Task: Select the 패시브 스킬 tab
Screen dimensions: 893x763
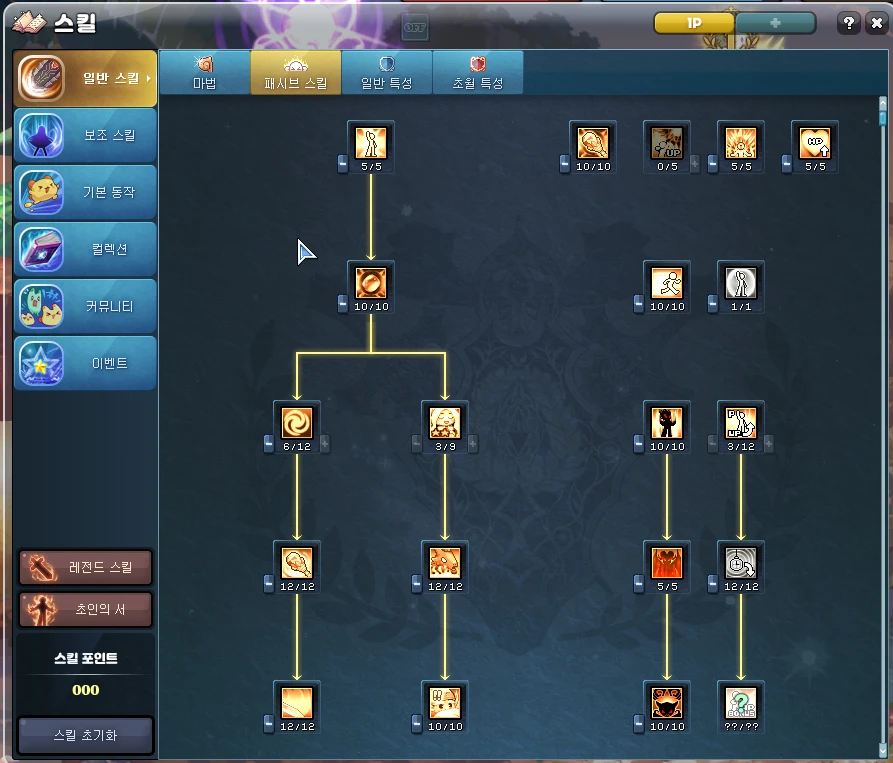Action: coord(296,73)
